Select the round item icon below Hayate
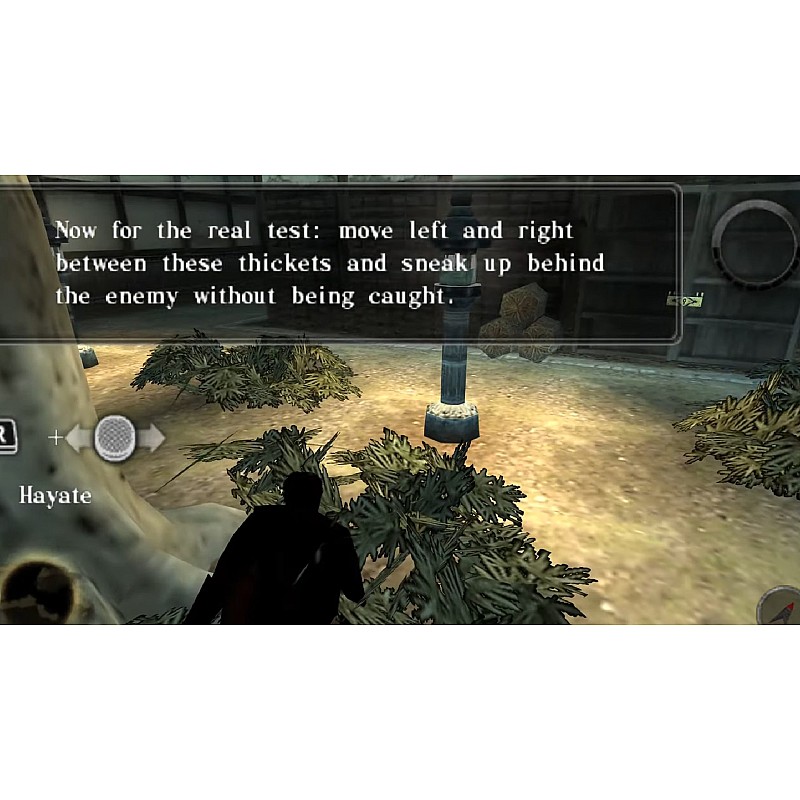 [x=43, y=590]
